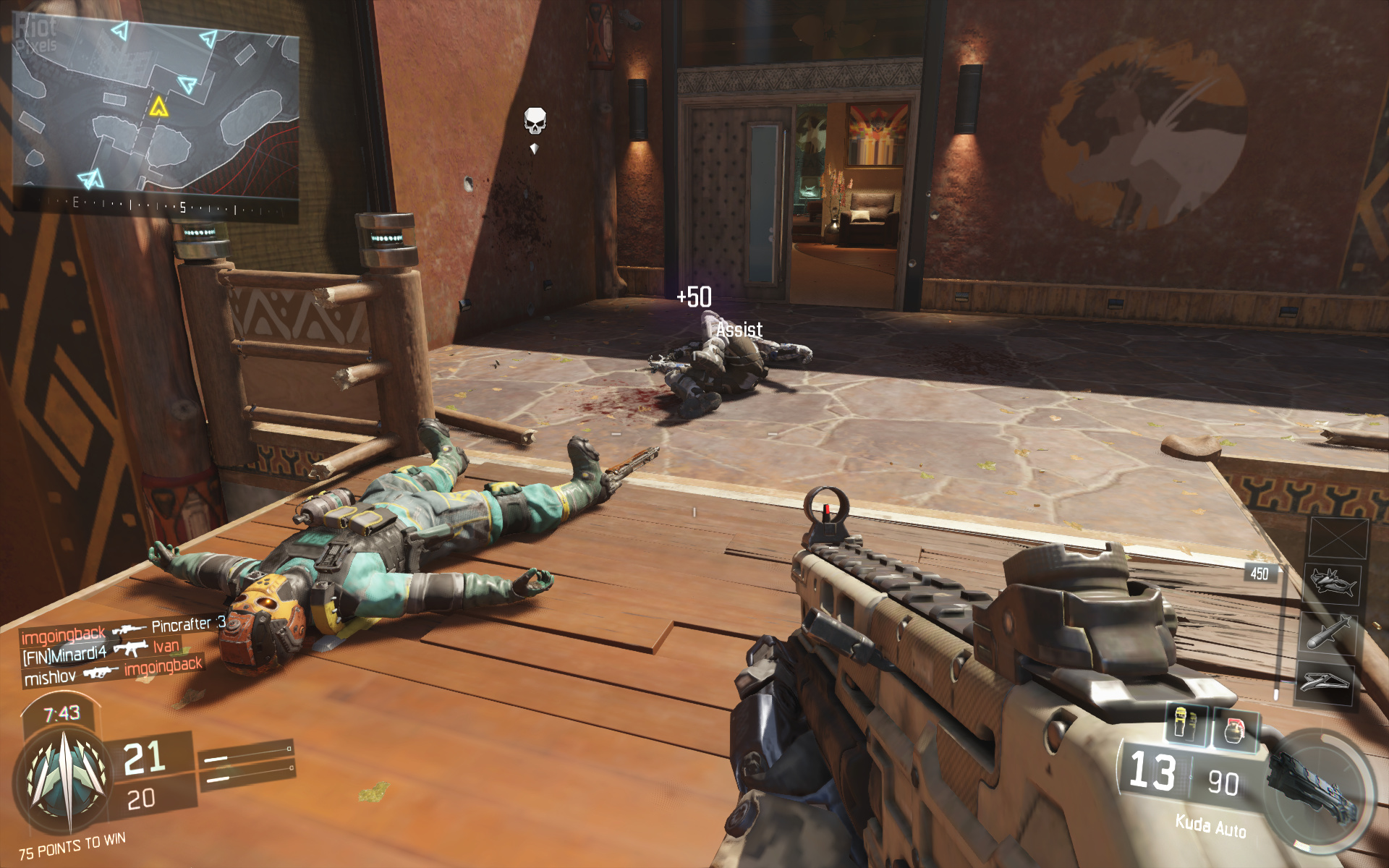
Task: Select the yellow tactical grenade slot
Action: point(1184,722)
